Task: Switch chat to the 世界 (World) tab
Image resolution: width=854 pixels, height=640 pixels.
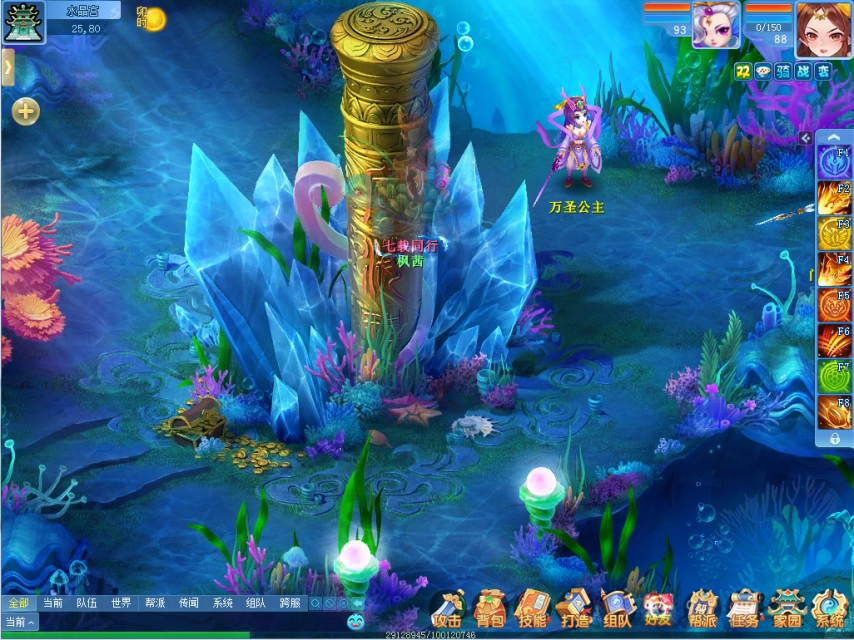Action: 121,603
